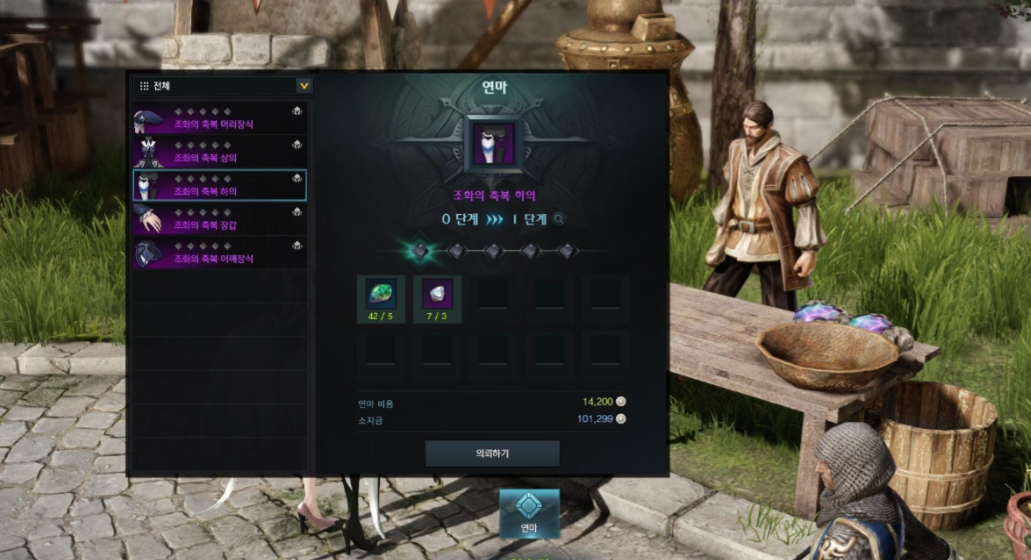Screen dimensions: 1031x560
Task: Click the 의뢰하기 request button
Action: (492, 453)
